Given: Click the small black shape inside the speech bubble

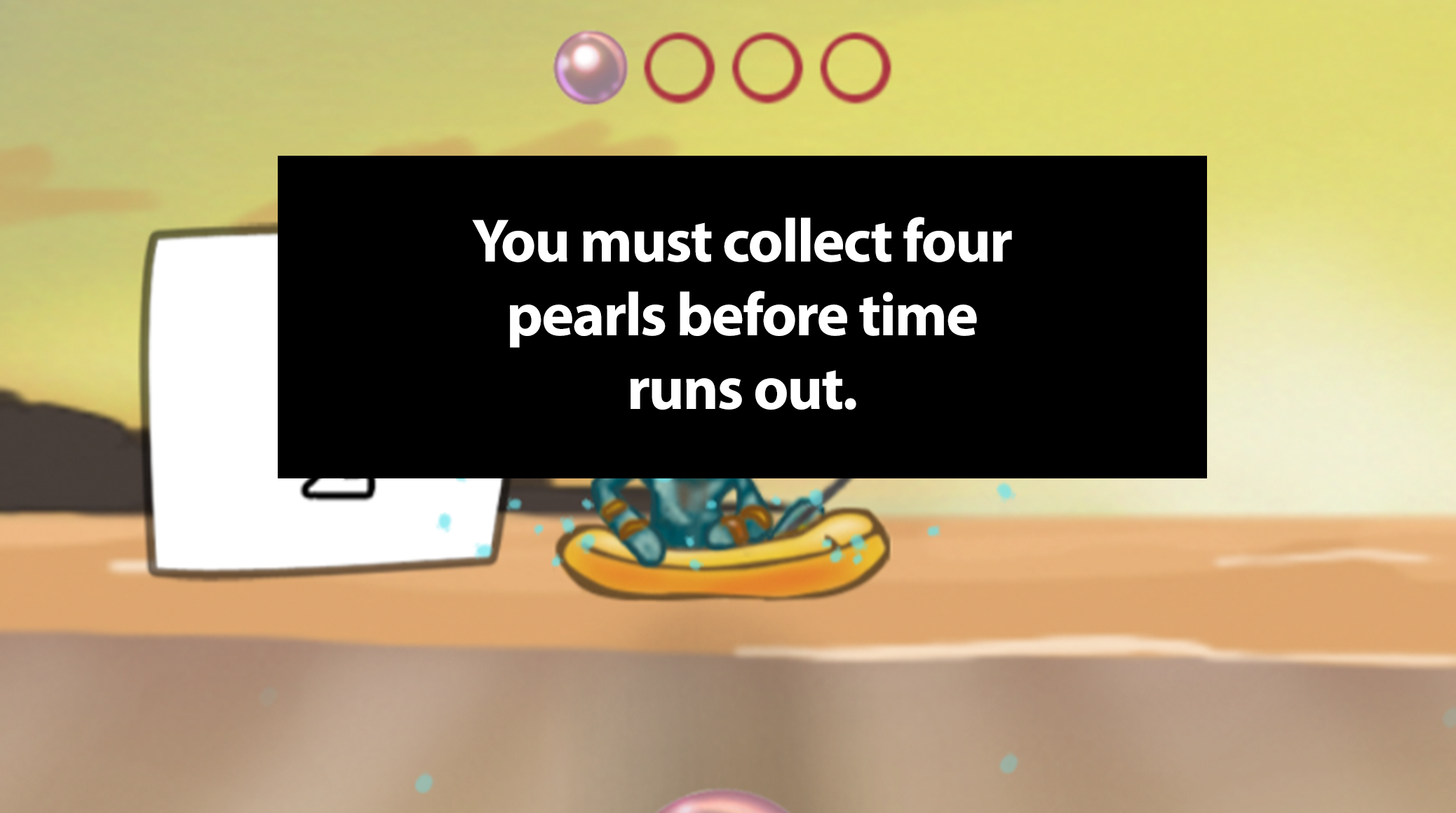Looking at the screenshot, I should click(337, 488).
